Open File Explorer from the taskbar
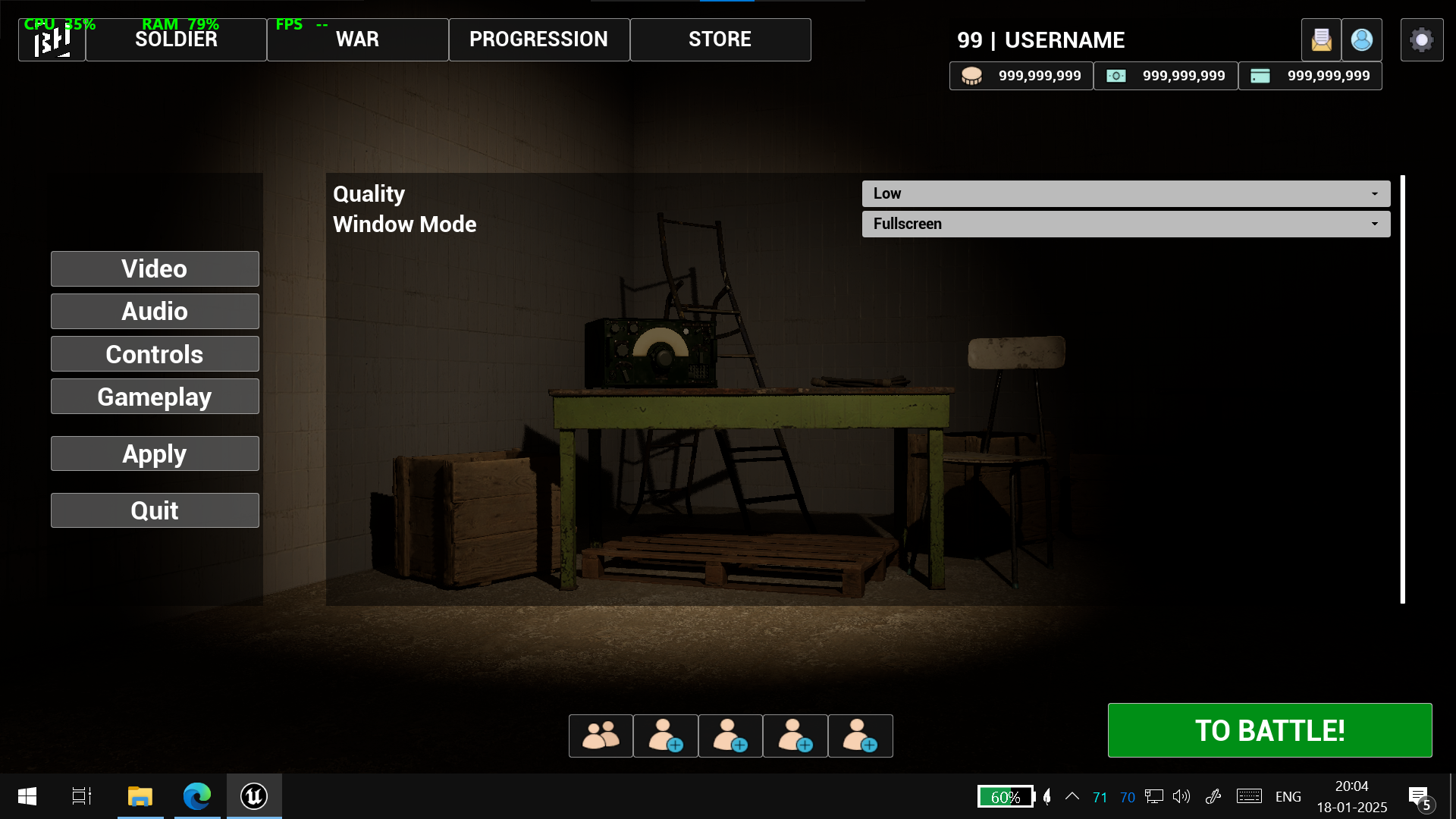The image size is (1456, 819). click(140, 796)
